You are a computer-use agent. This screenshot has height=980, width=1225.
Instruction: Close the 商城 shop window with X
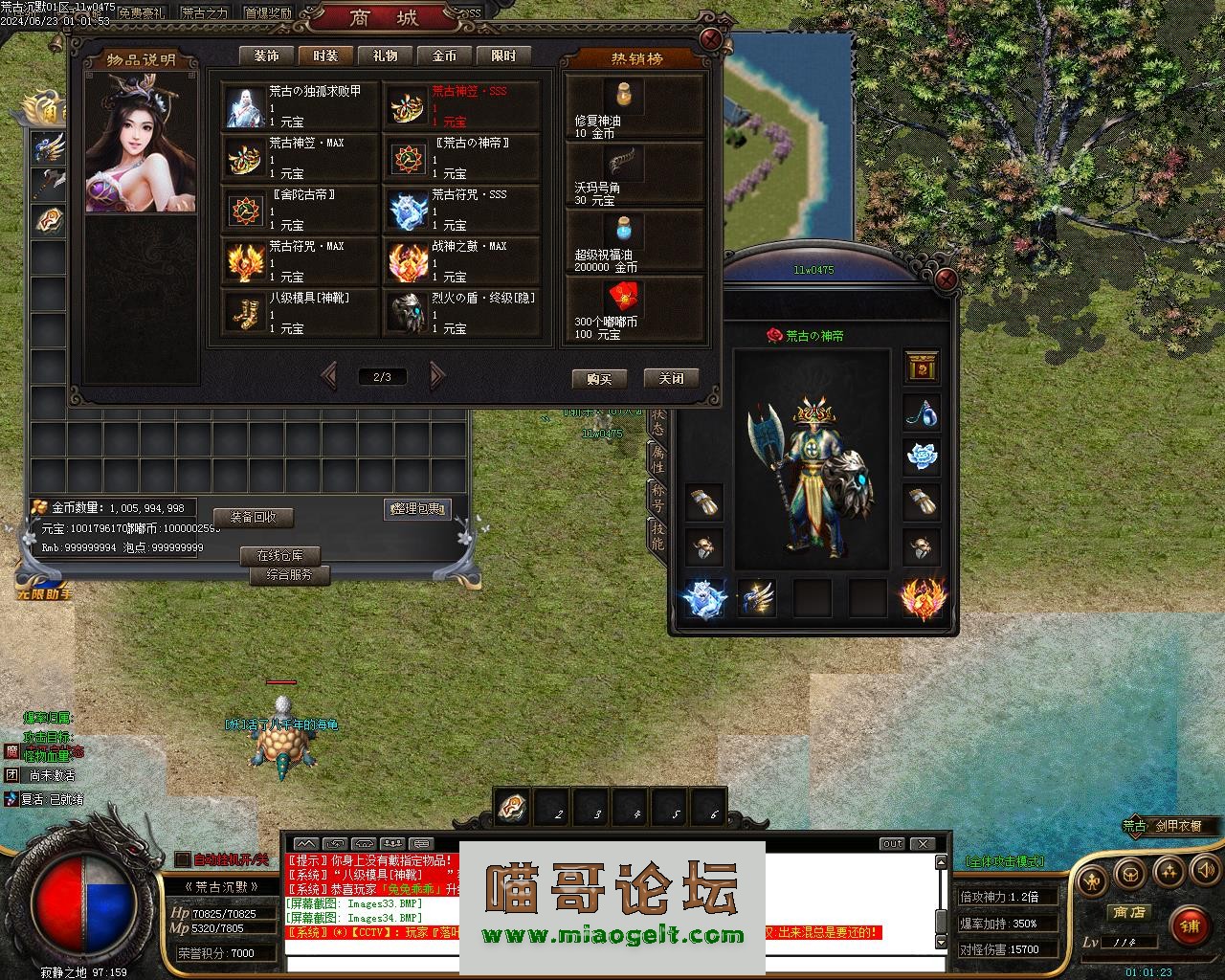point(710,39)
